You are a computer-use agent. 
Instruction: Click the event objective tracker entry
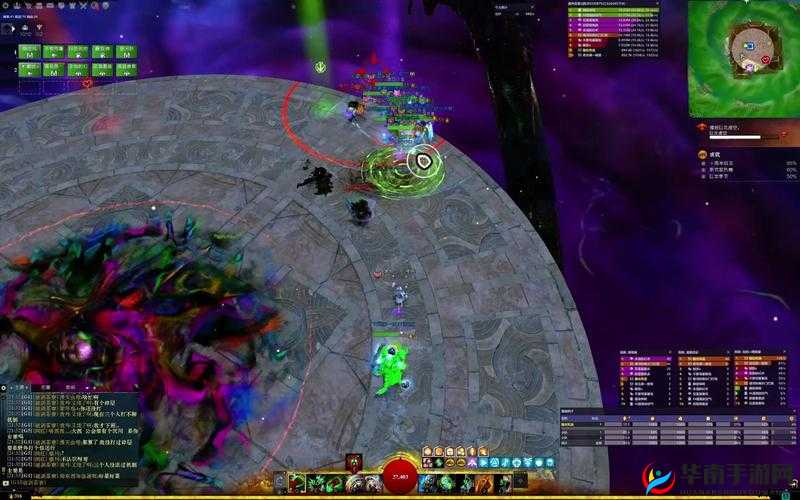tap(735, 130)
